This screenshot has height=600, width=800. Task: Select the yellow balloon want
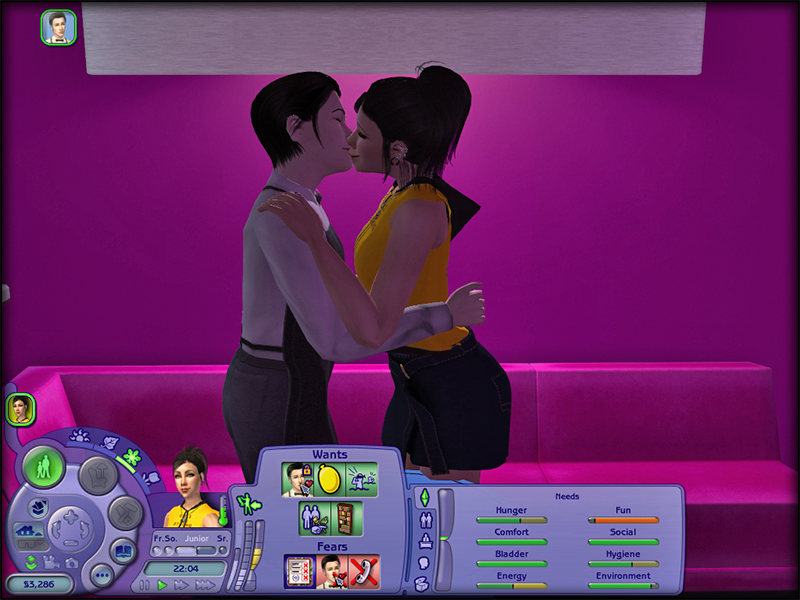[330, 479]
